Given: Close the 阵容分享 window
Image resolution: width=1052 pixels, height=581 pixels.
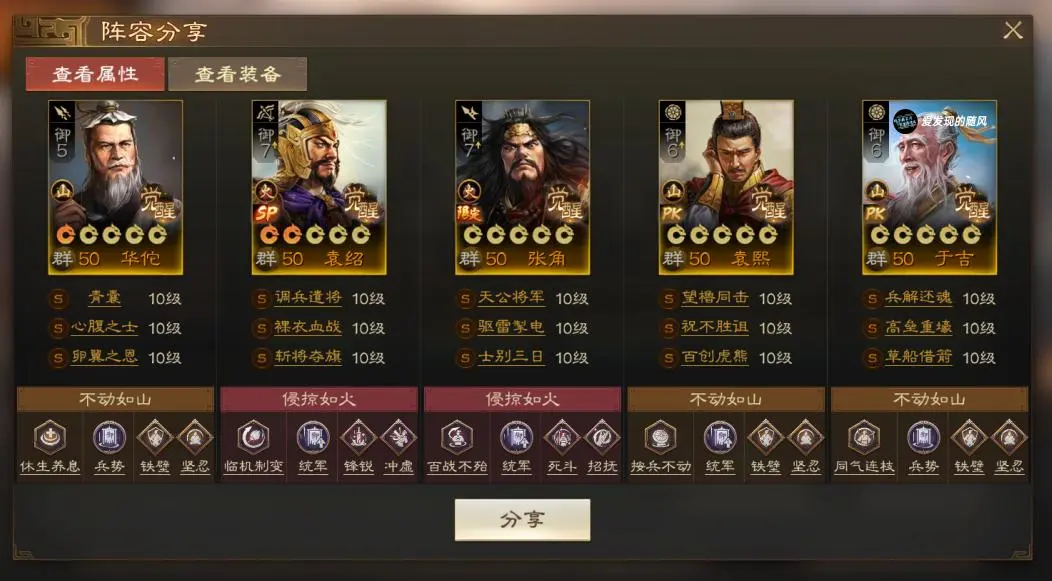Looking at the screenshot, I should tap(1013, 30).
